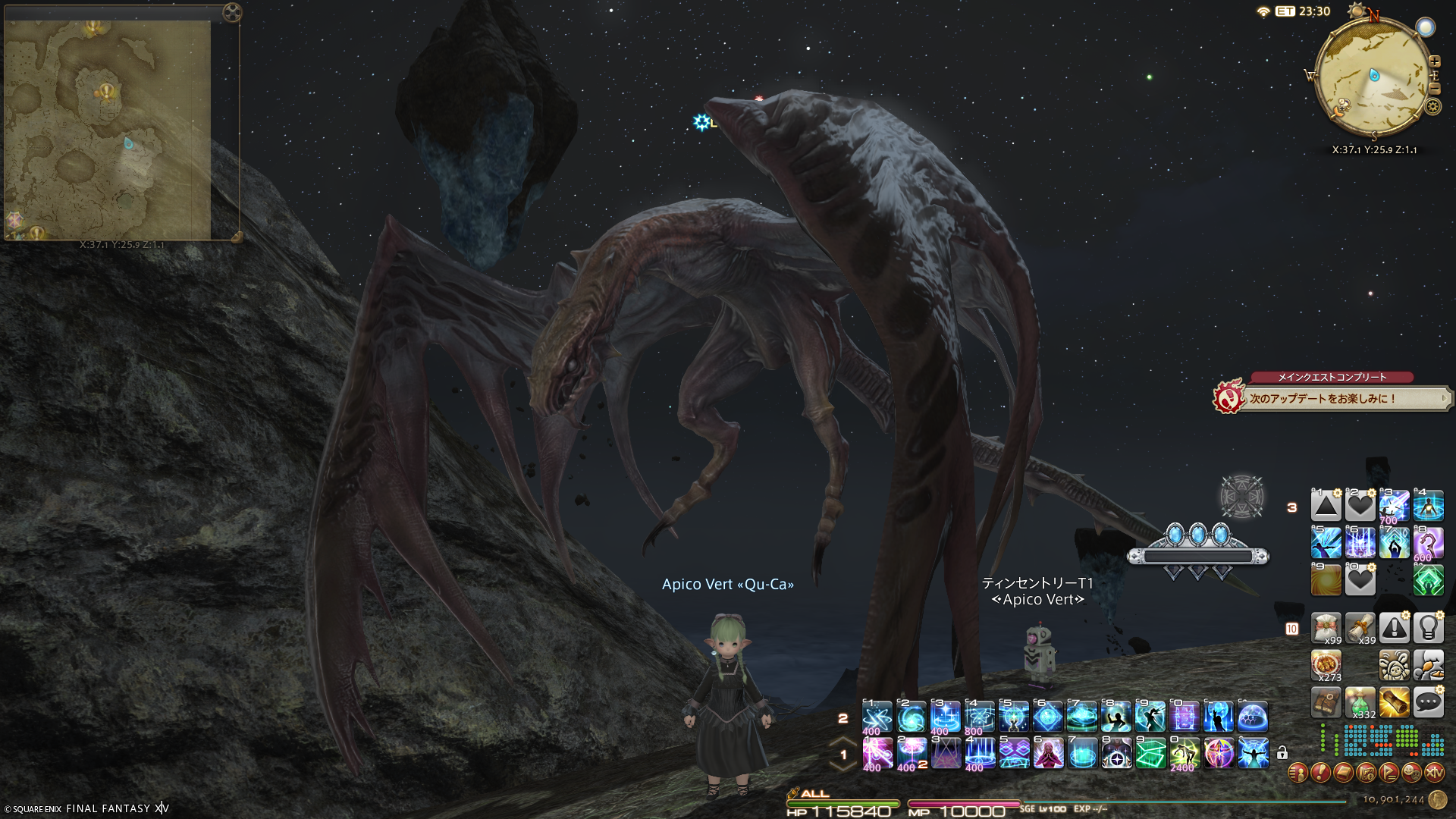1456x819 pixels.
Task: Activate the purple serpent staff ability
Action: point(1428,544)
